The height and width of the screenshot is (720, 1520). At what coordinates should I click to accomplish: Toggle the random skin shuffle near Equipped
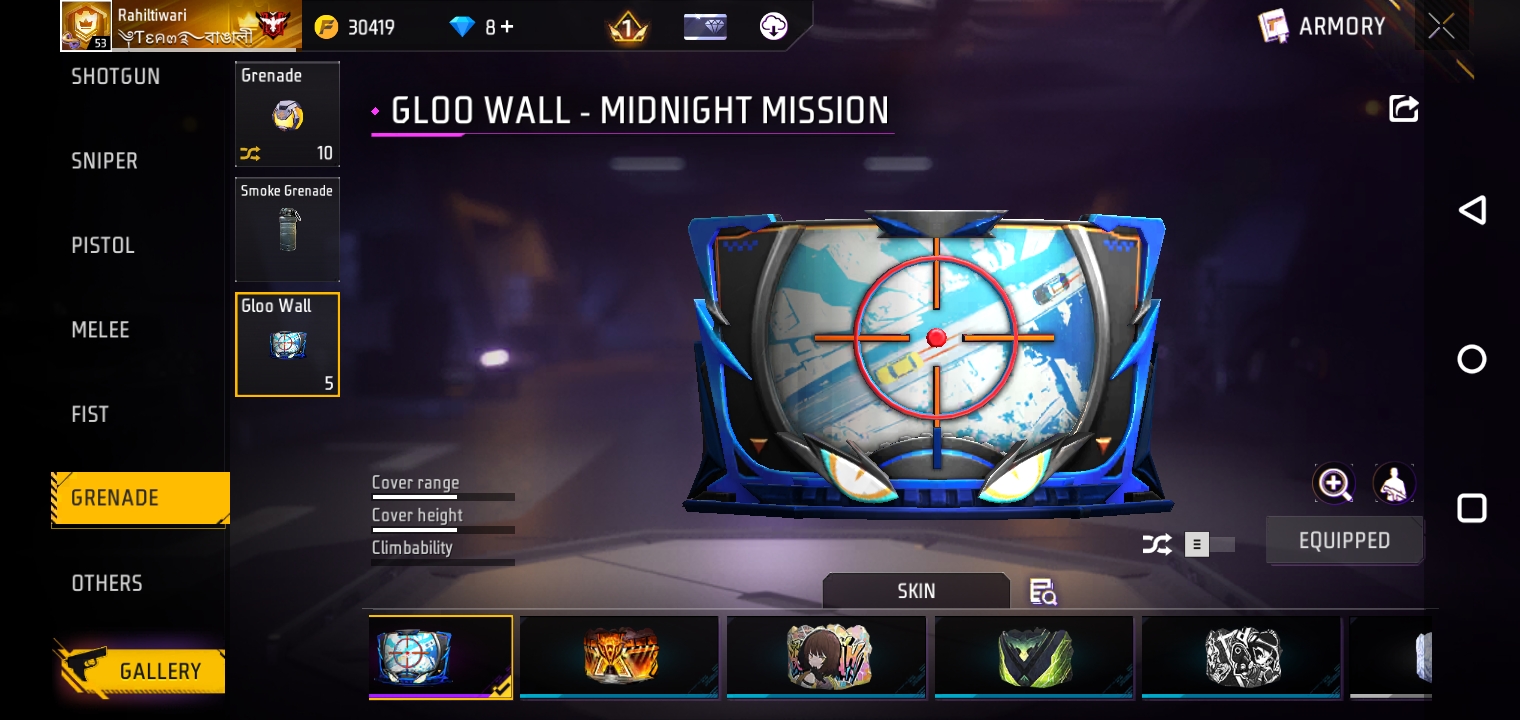click(x=1157, y=544)
